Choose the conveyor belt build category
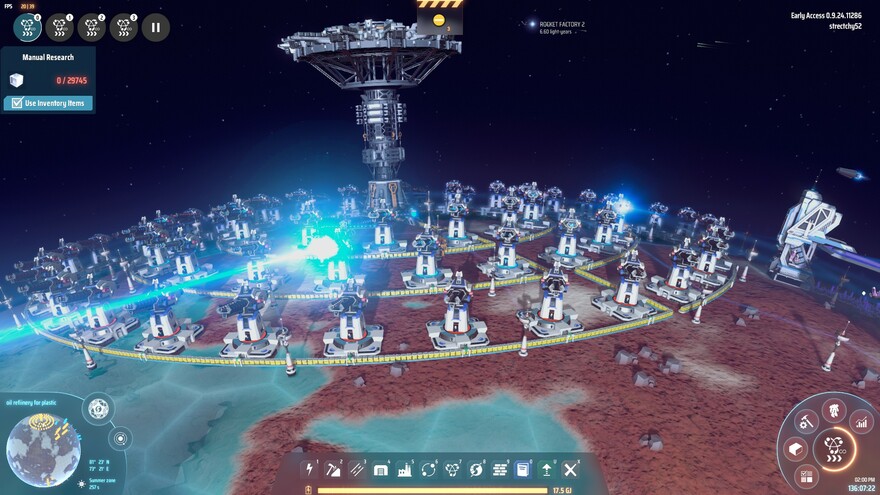880x495 pixels. point(357,469)
